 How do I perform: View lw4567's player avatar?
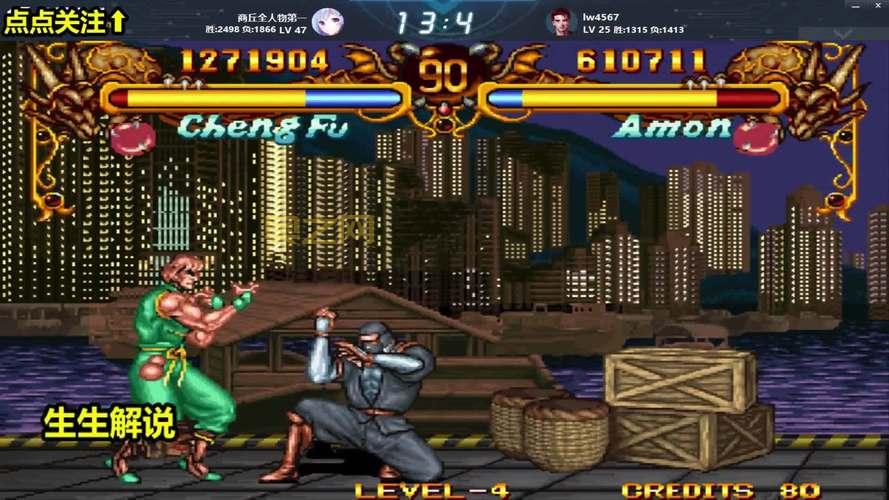point(561,21)
